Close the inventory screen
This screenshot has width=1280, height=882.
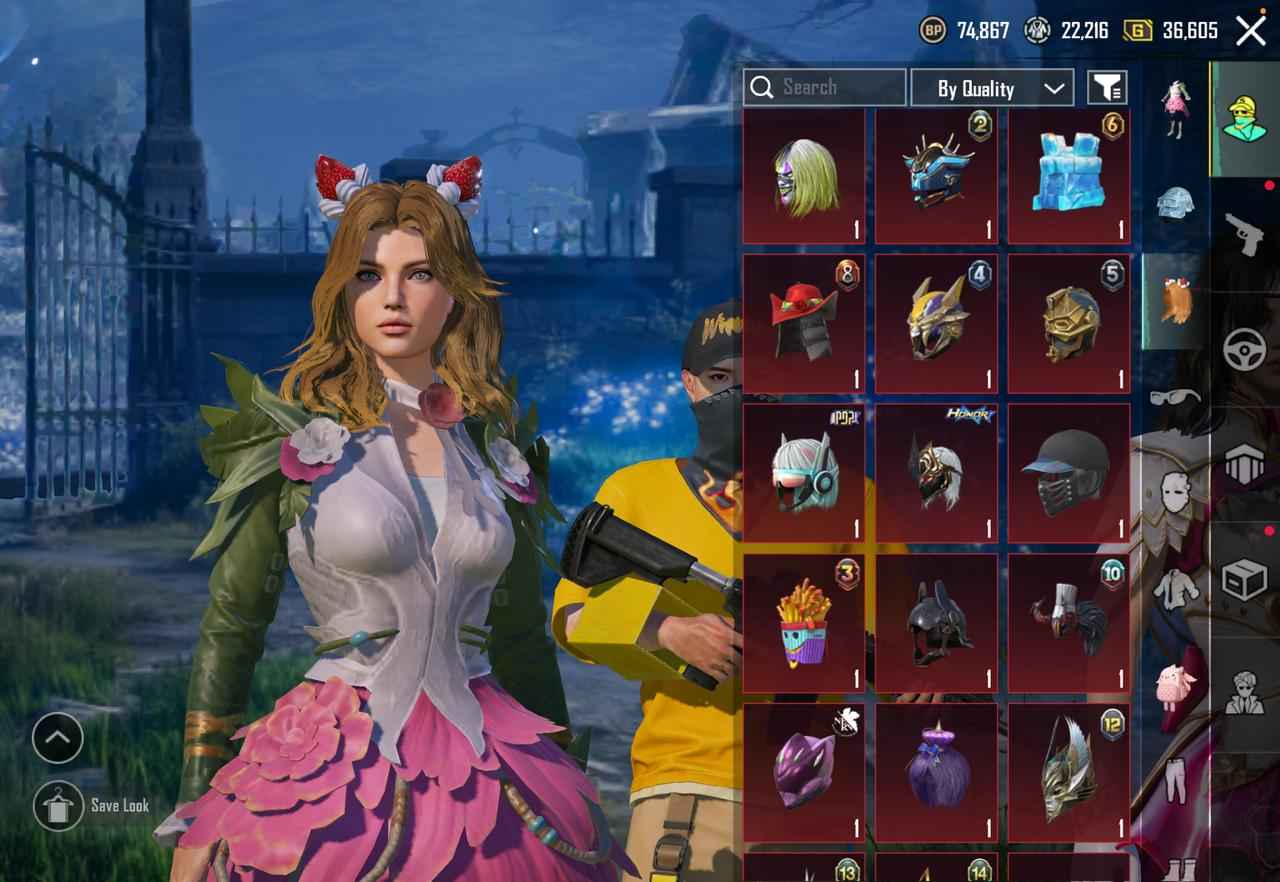(x=1251, y=31)
